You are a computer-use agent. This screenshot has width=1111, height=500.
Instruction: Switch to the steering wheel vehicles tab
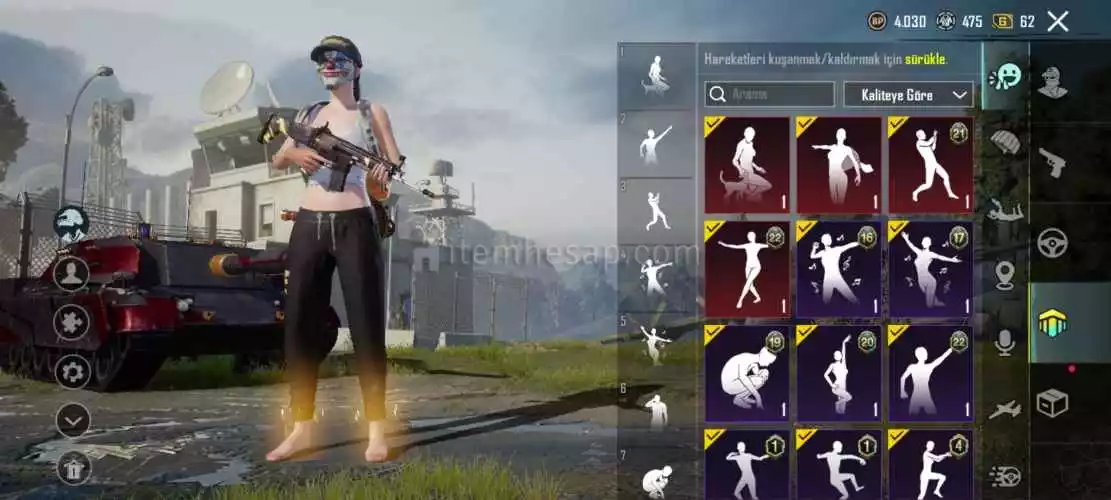(x=1052, y=243)
